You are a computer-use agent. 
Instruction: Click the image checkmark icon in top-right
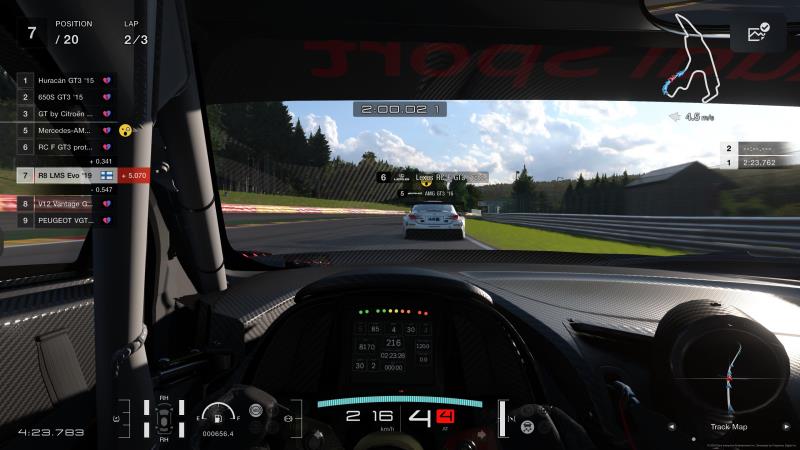coord(757,34)
